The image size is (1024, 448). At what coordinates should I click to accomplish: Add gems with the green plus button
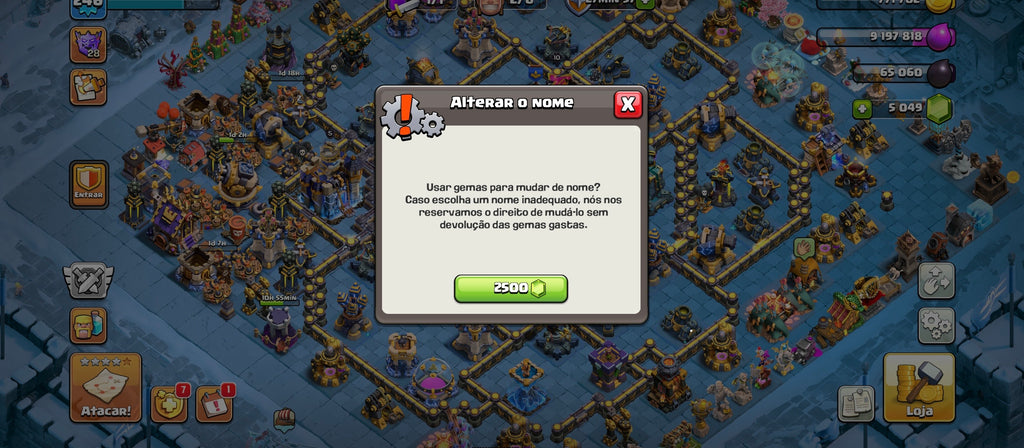tap(862, 108)
